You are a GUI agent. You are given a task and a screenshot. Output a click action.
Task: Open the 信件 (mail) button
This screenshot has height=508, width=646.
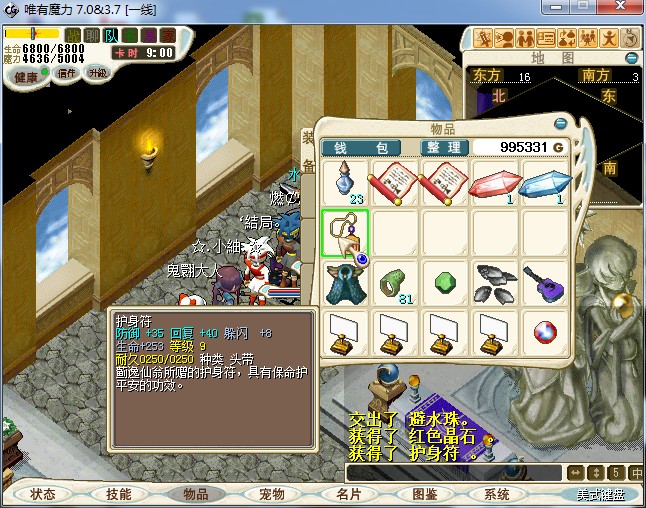(68, 73)
